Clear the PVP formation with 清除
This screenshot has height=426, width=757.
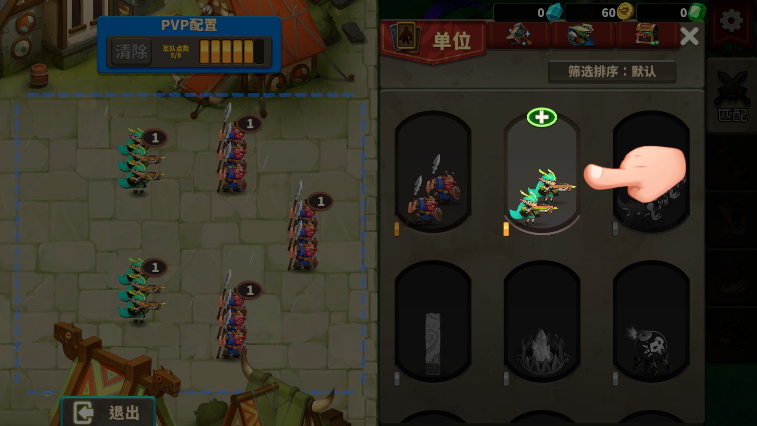coord(131,51)
